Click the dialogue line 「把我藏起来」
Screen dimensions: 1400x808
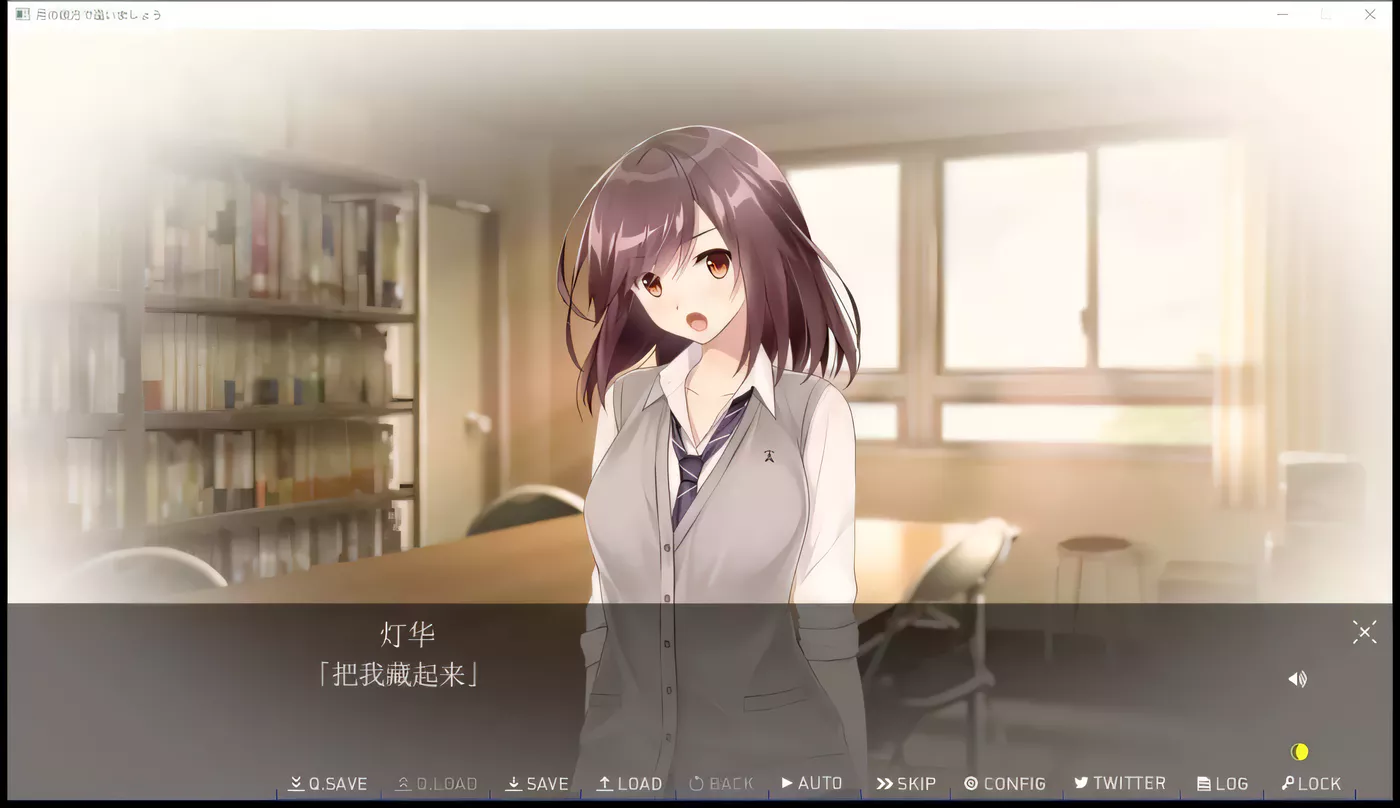click(x=400, y=674)
